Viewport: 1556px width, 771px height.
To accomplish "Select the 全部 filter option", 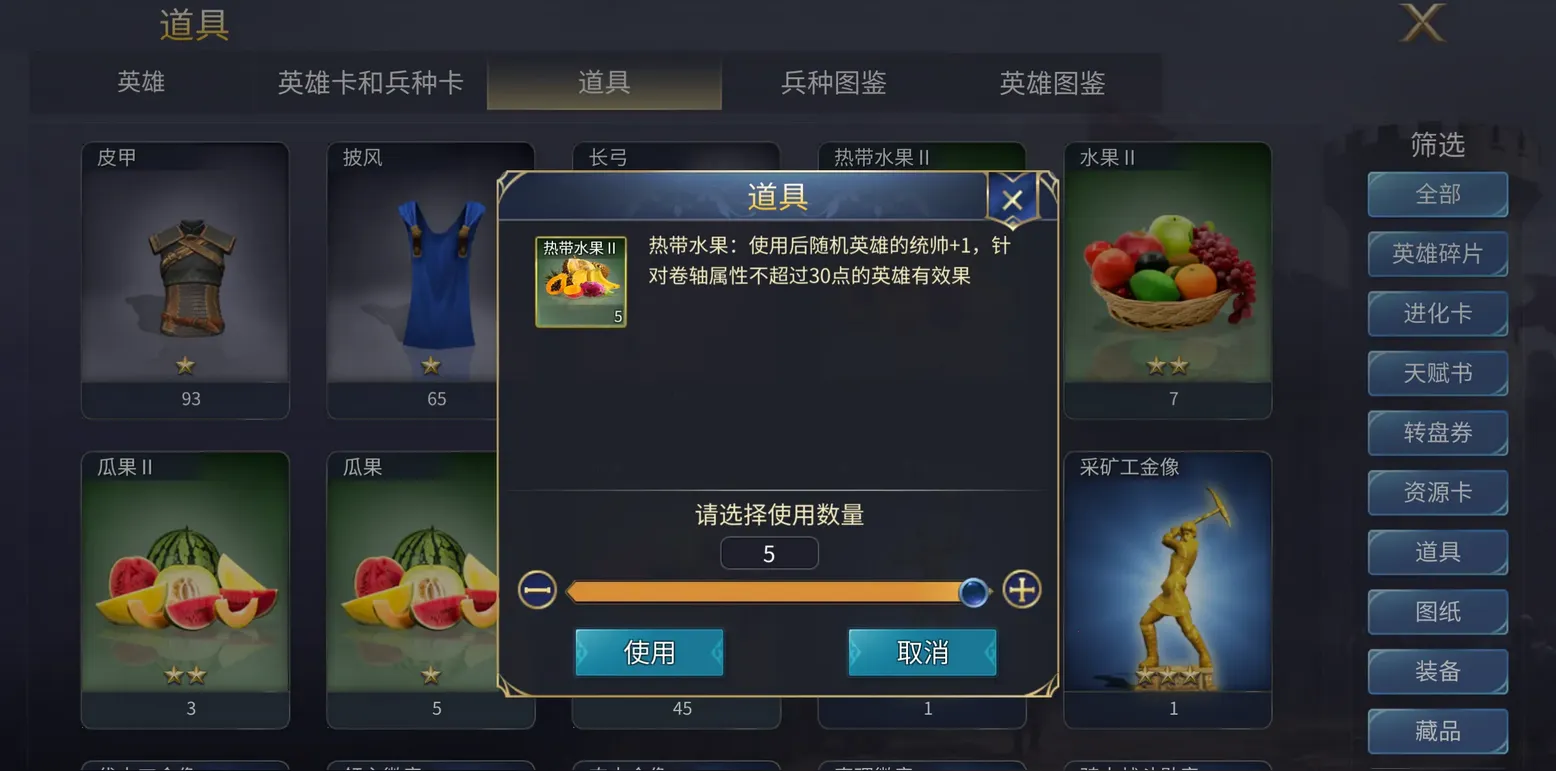I will click(x=1437, y=195).
